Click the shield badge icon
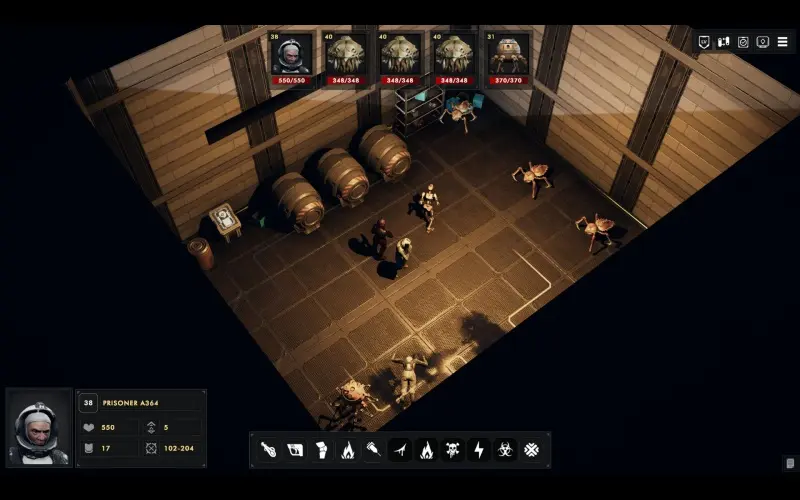The height and width of the screenshot is (500, 800). (x=704, y=42)
